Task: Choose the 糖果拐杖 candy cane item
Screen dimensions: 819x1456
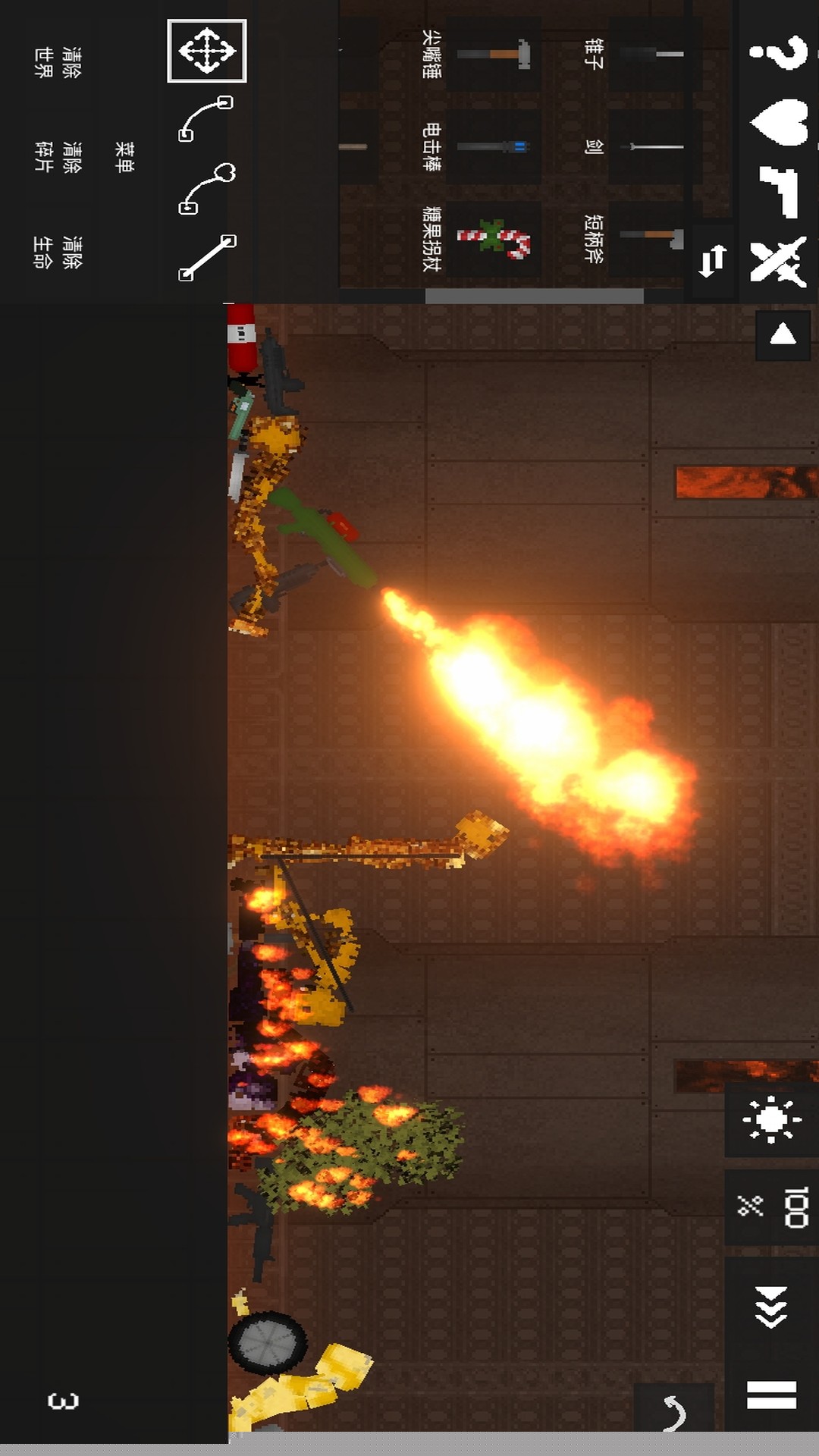Action: 493,239
